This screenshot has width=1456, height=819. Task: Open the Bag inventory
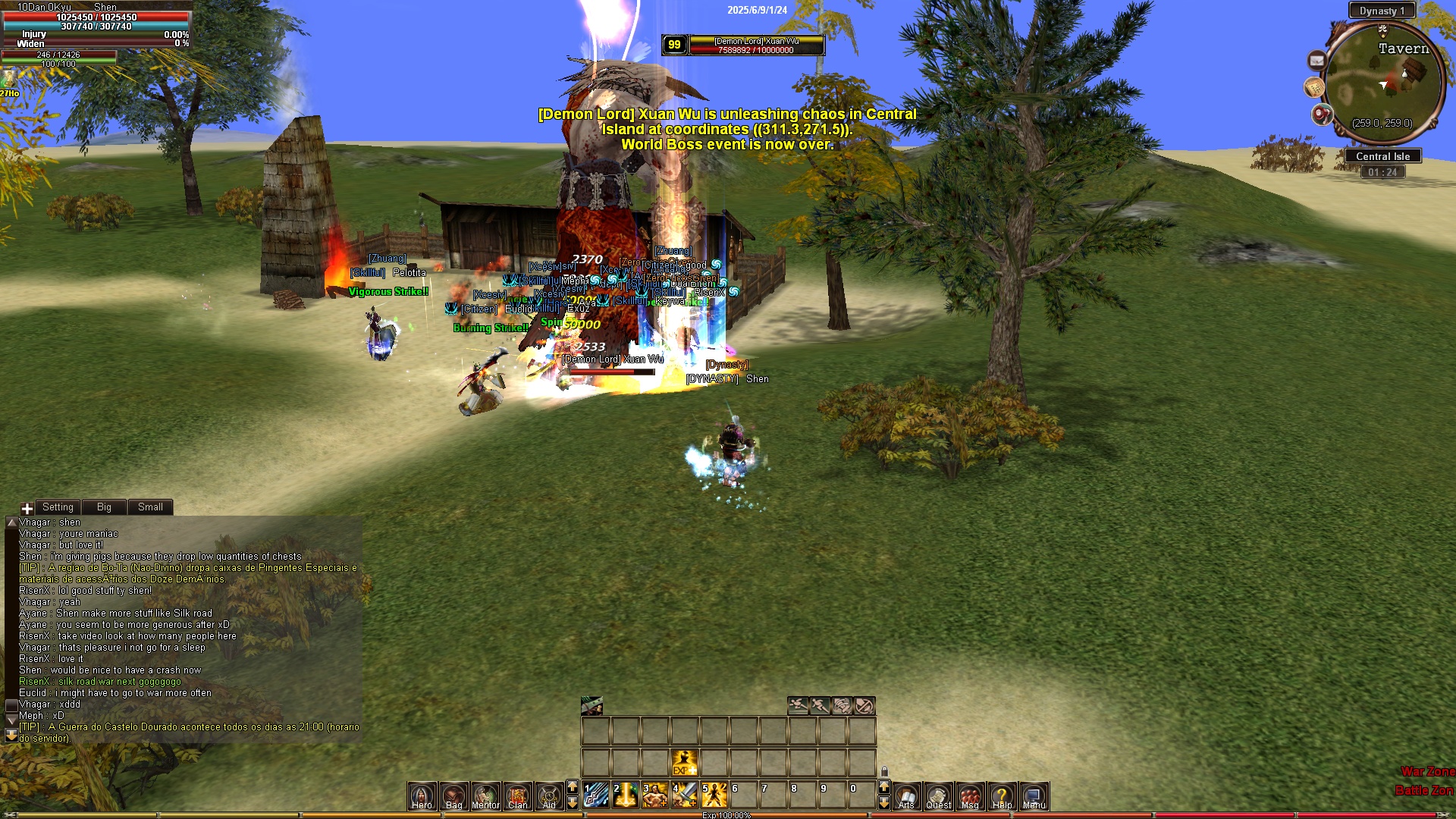click(453, 796)
